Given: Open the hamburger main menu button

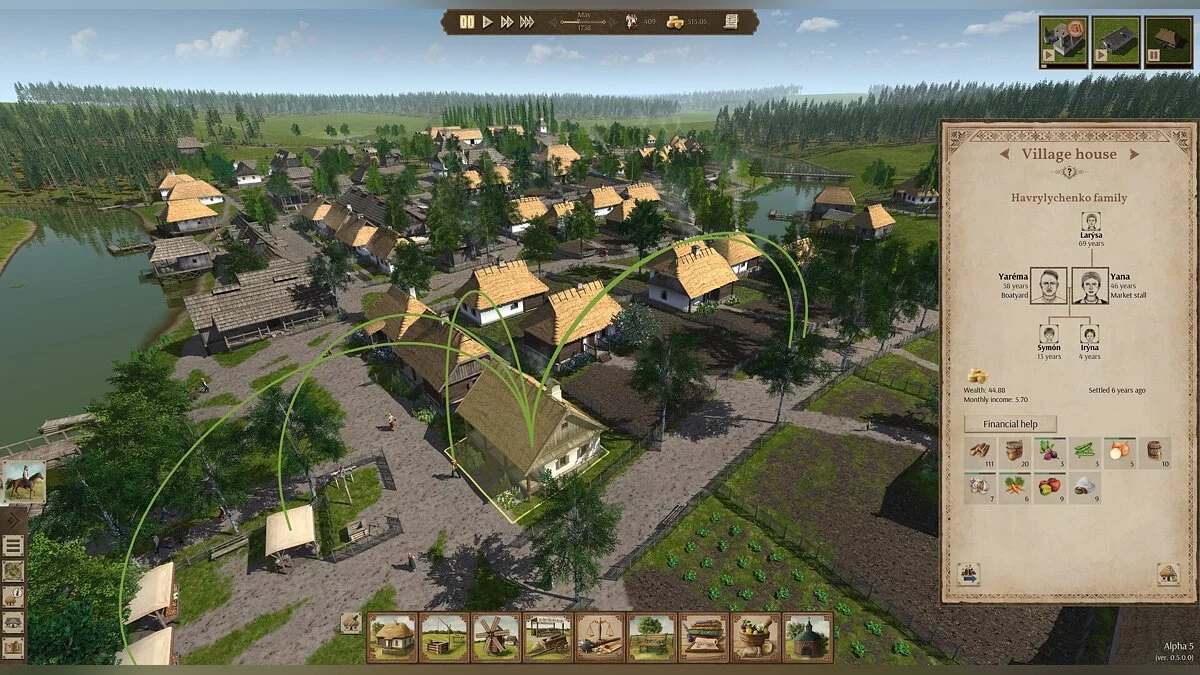Looking at the screenshot, I should tap(13, 545).
